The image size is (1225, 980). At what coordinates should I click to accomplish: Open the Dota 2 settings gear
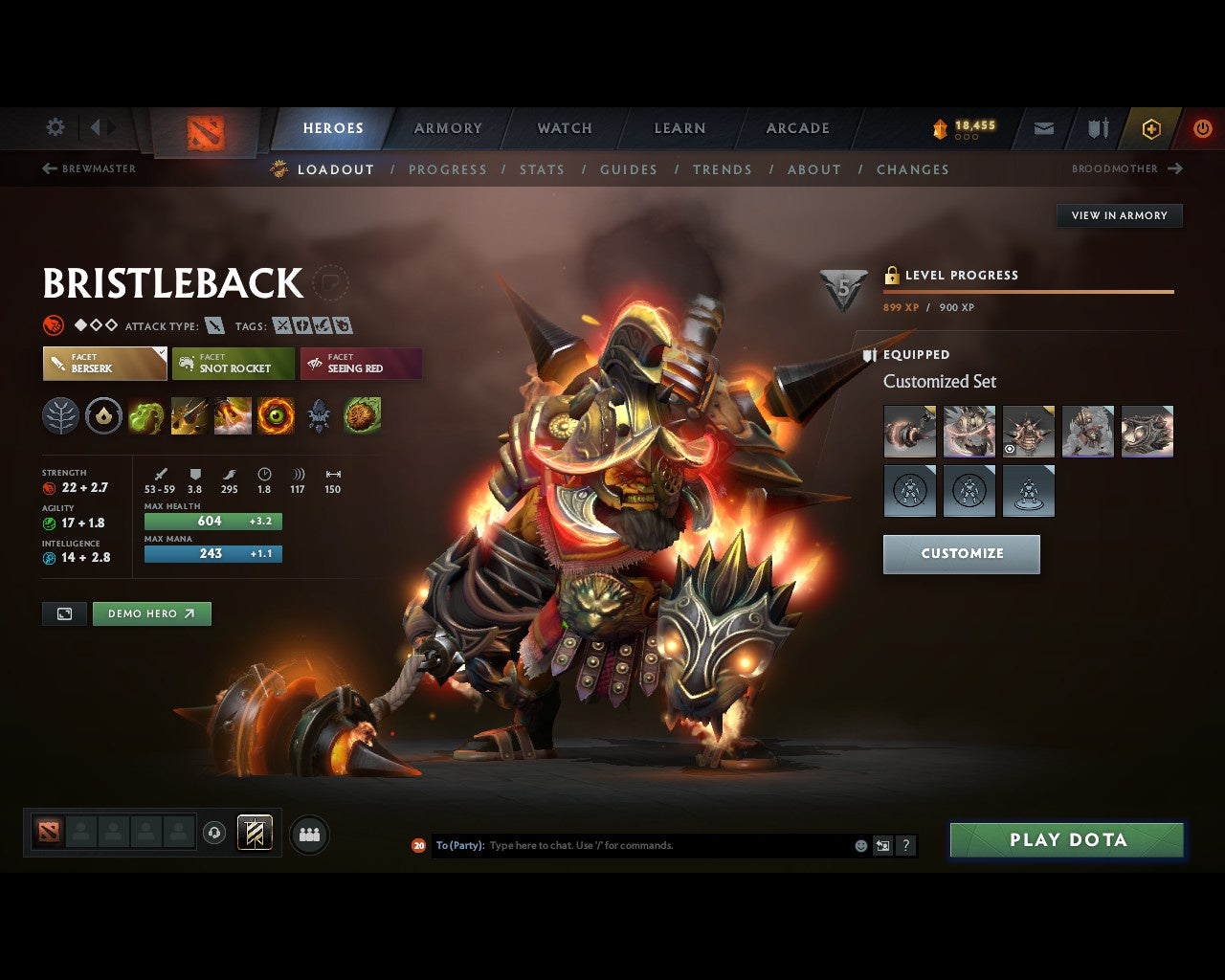click(x=55, y=127)
